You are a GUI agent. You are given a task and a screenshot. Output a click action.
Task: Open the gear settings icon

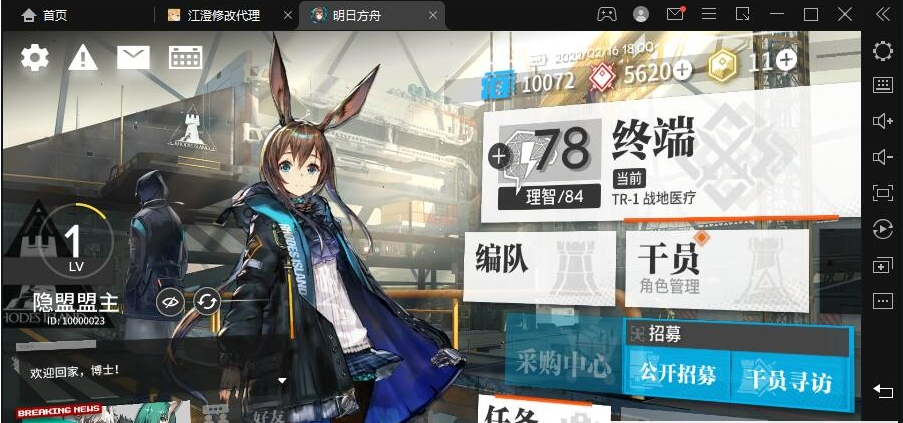click(x=35, y=58)
